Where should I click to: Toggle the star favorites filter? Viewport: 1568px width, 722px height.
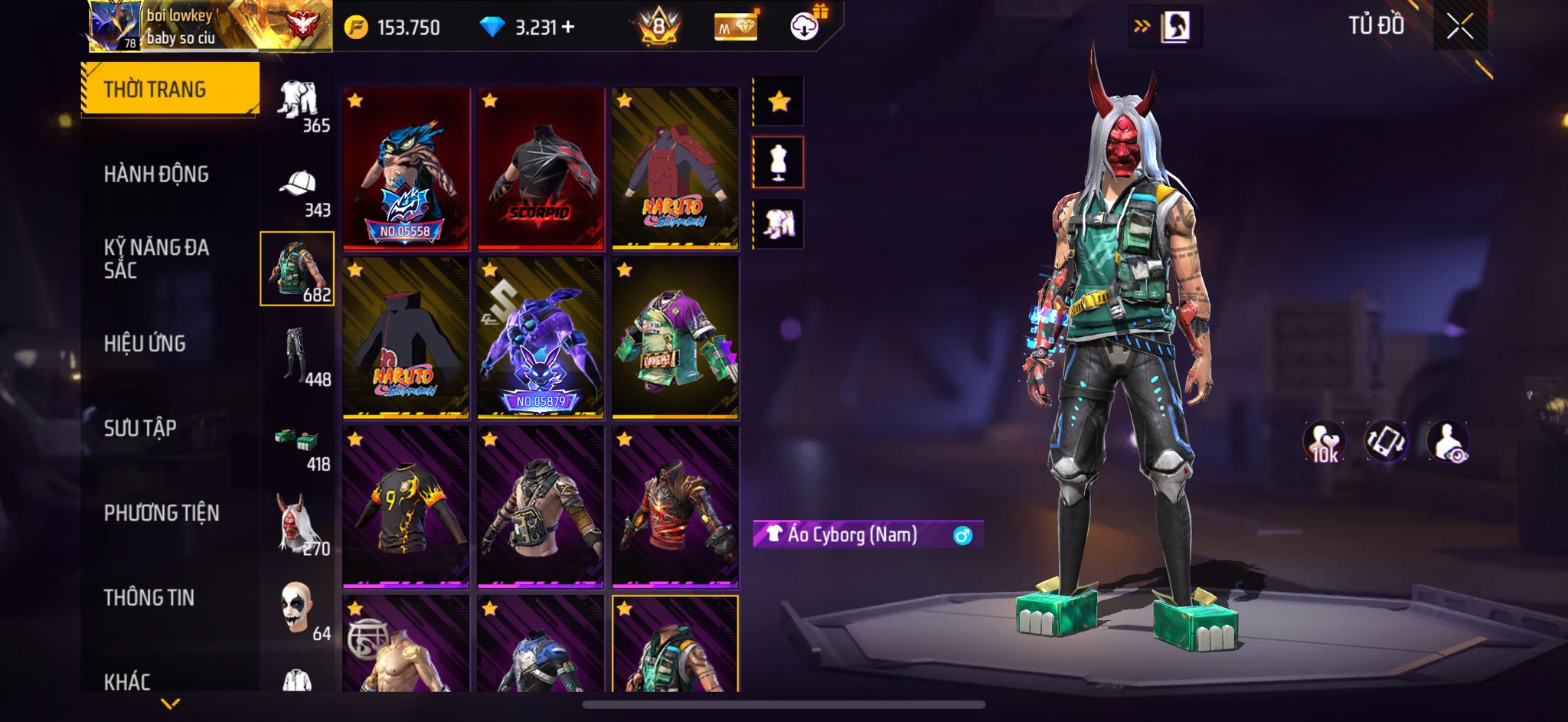pos(779,101)
